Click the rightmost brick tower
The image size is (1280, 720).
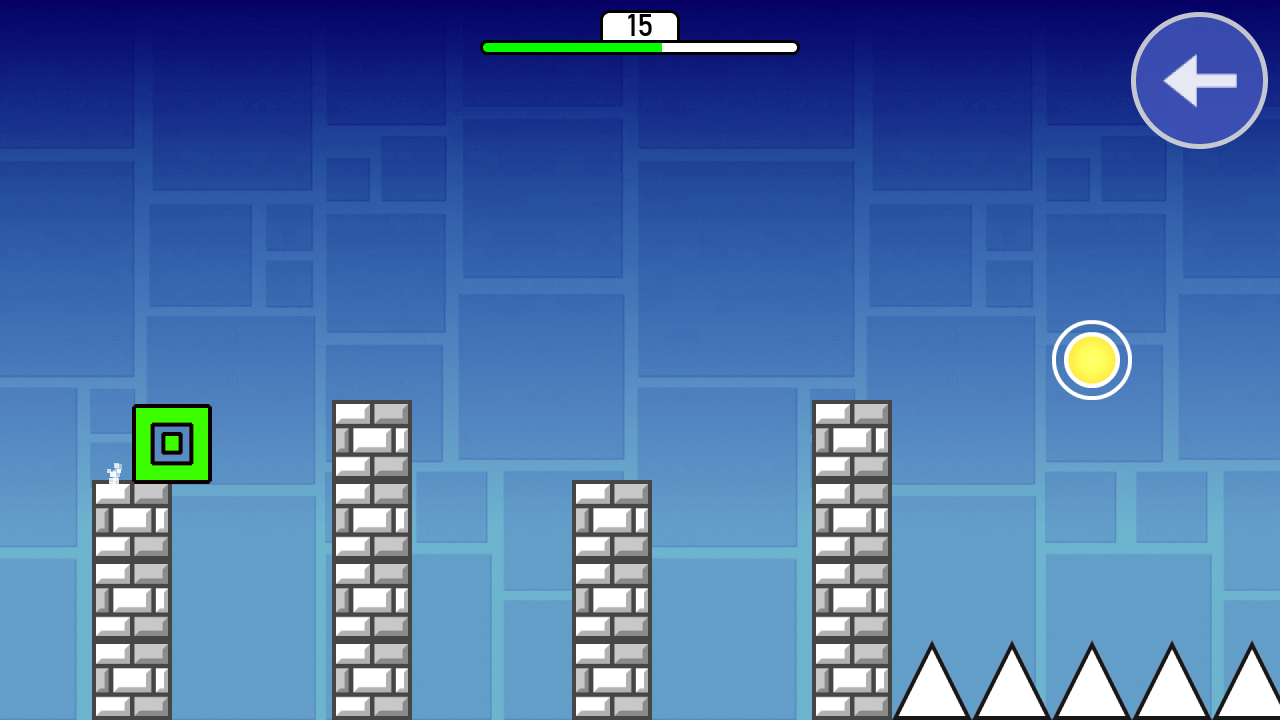click(852, 560)
